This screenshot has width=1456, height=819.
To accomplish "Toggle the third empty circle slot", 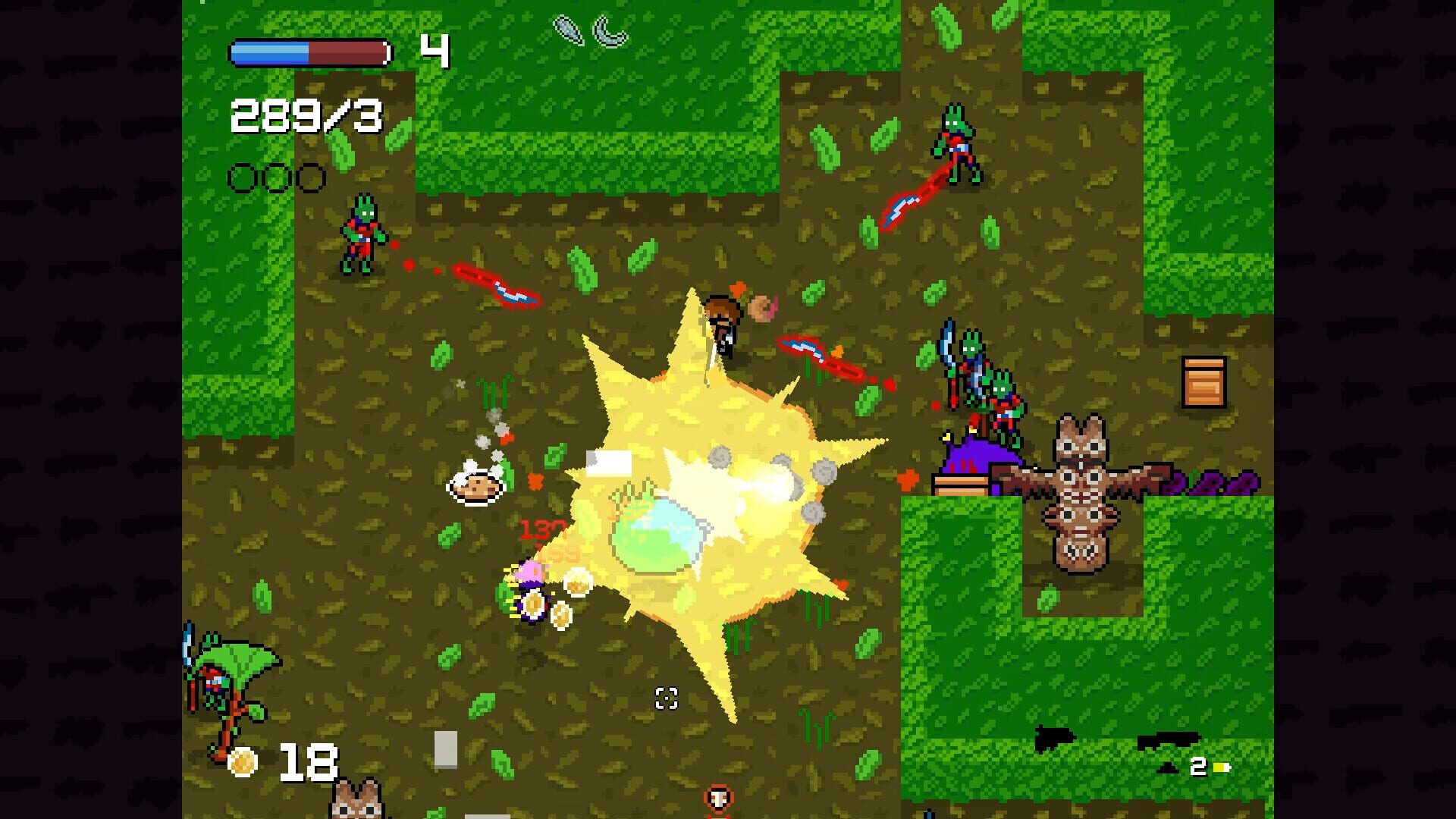I will [311, 177].
